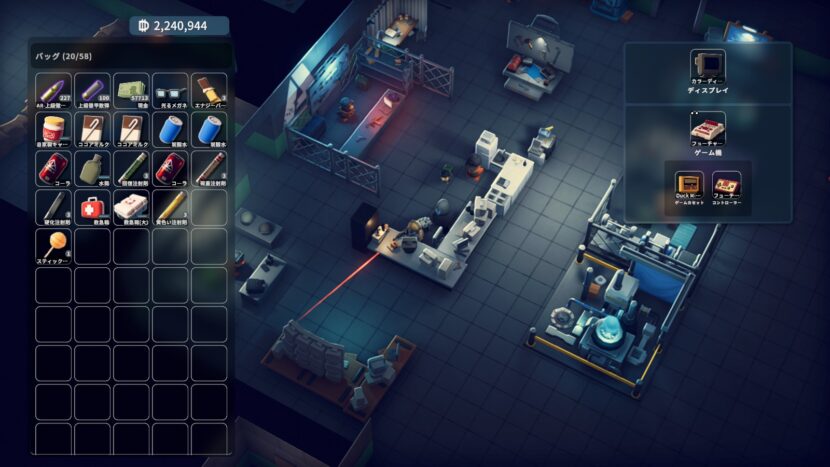Select the purple armor-piercing rounds slot
Viewport: 830px width, 467px height.
point(92,90)
